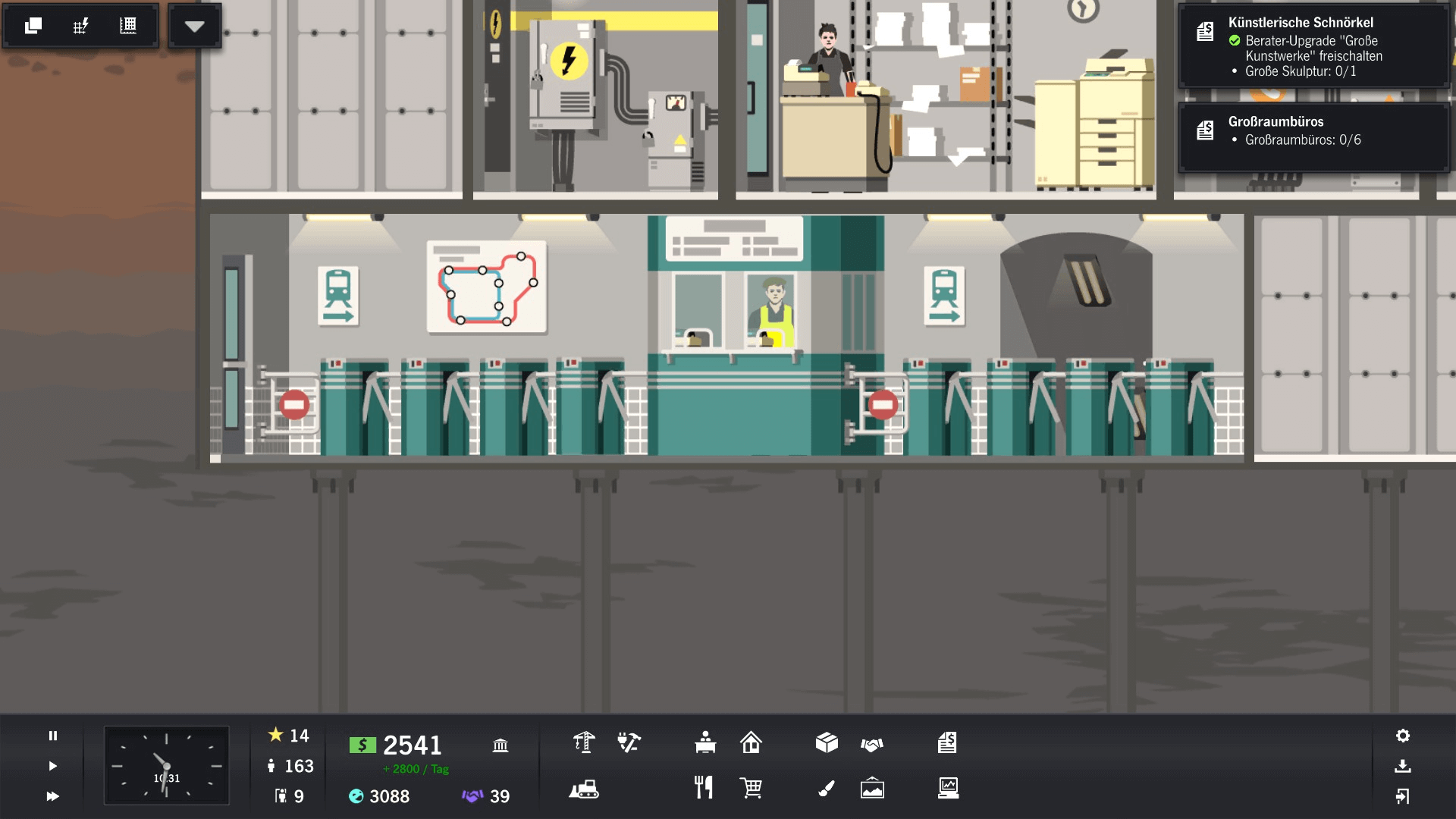Open the crane construction menu
Image resolution: width=1456 pixels, height=819 pixels.
583,742
